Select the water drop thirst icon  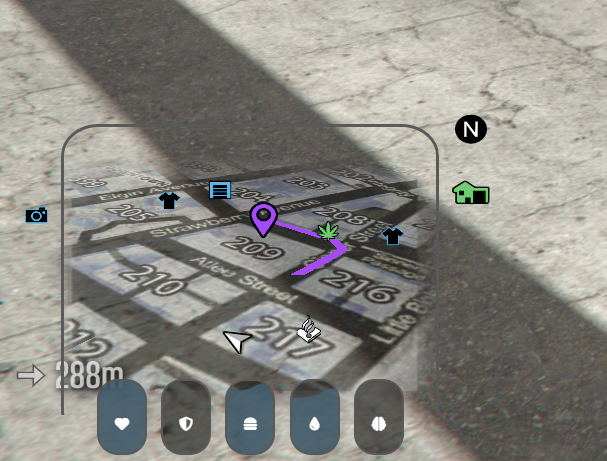click(x=314, y=423)
